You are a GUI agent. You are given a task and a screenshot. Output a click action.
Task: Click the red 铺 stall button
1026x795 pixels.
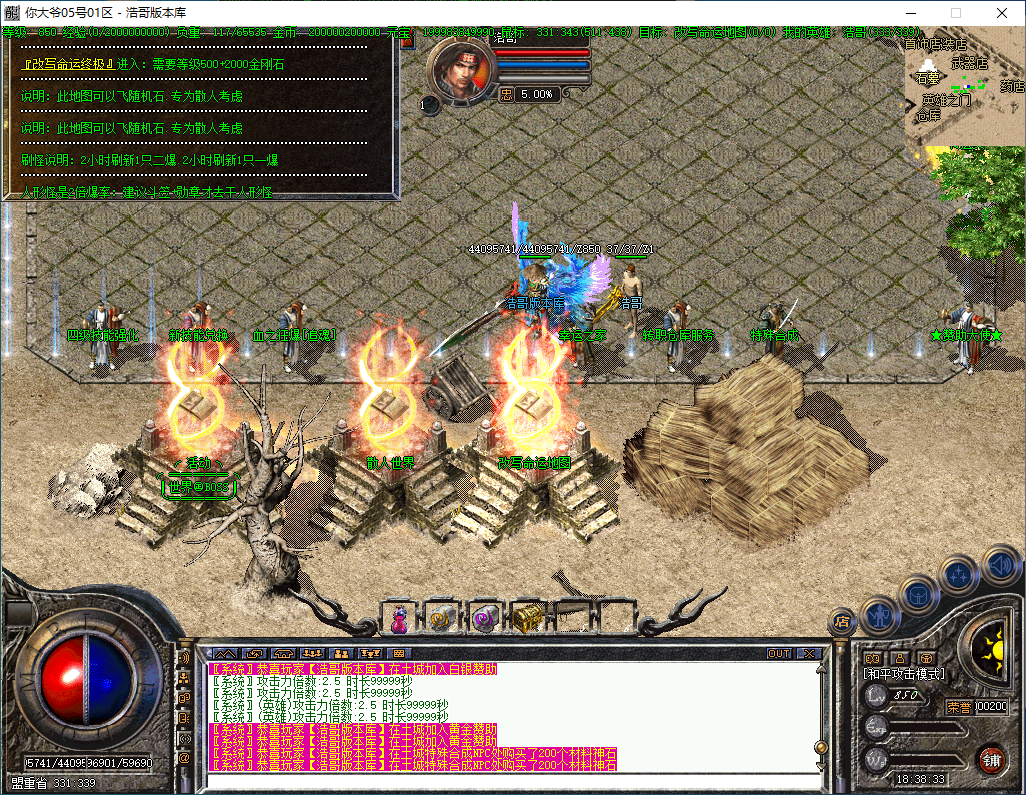click(991, 758)
